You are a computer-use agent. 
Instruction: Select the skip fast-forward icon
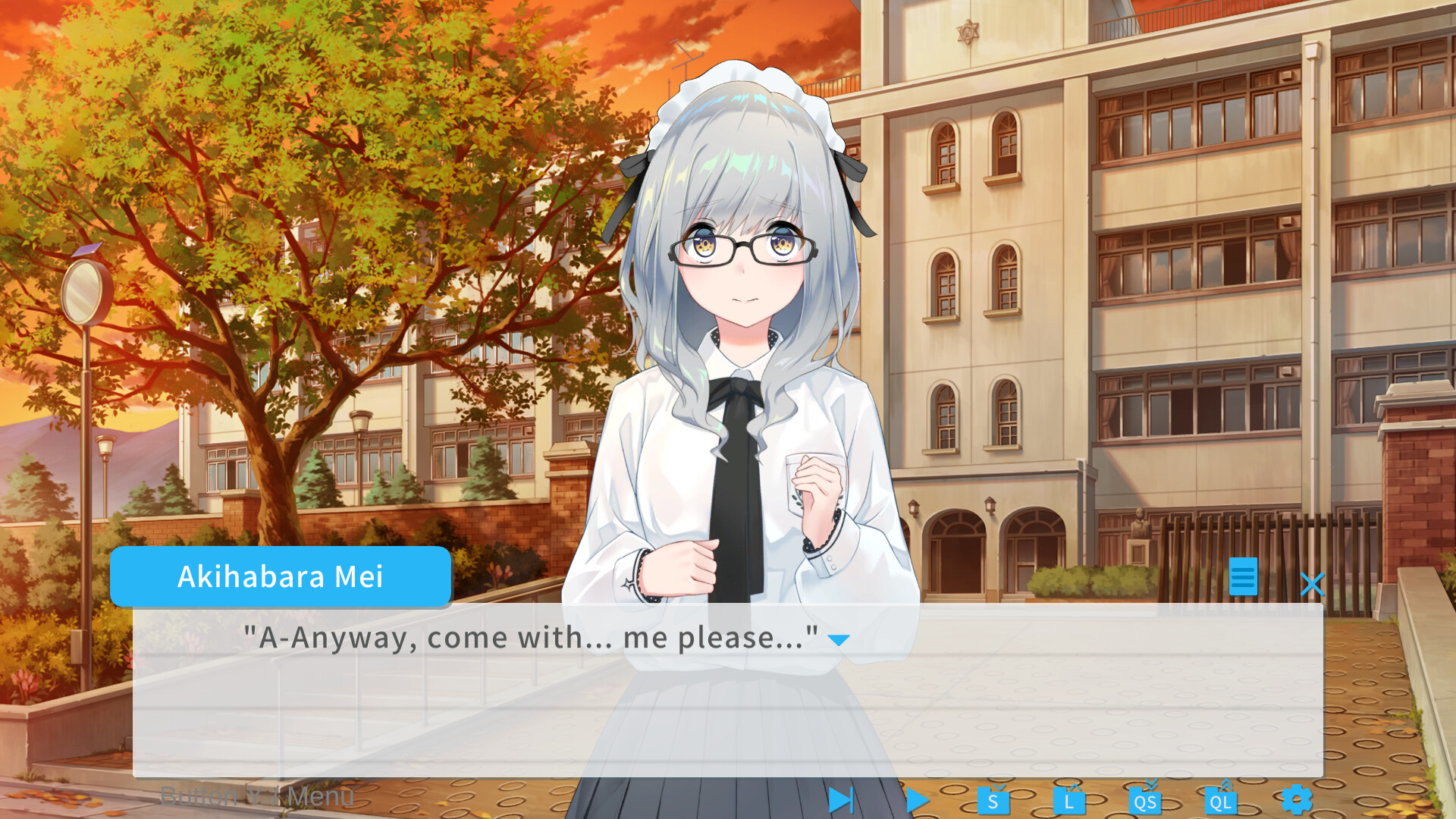pos(840,799)
